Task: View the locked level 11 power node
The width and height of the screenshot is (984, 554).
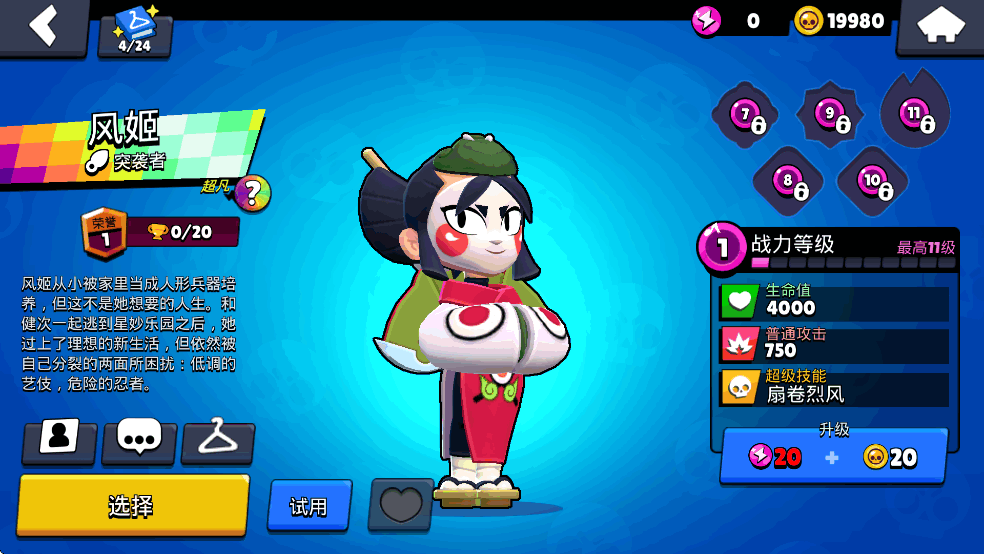Action: pos(915,114)
